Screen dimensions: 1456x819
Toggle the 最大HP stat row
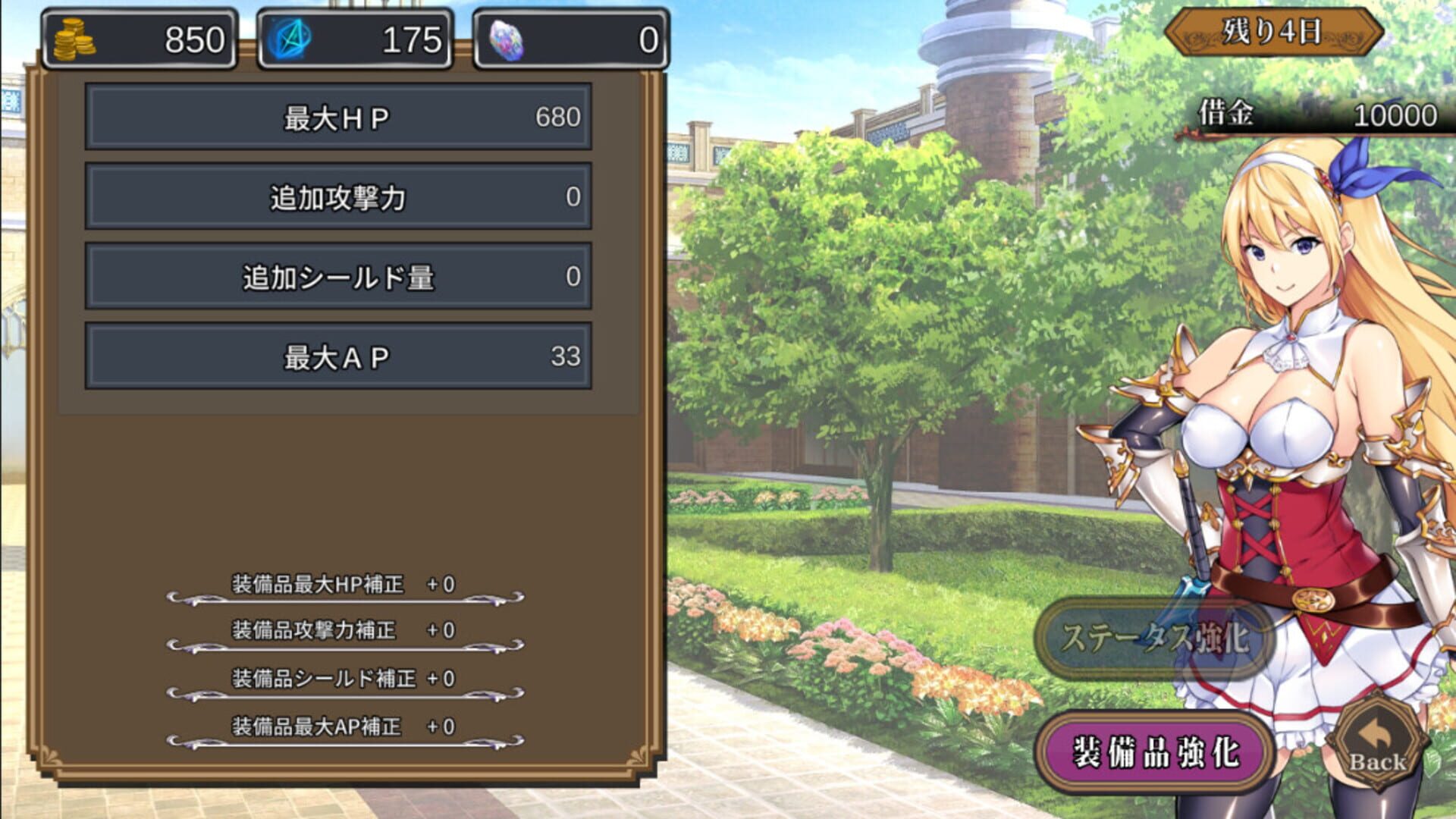click(337, 118)
